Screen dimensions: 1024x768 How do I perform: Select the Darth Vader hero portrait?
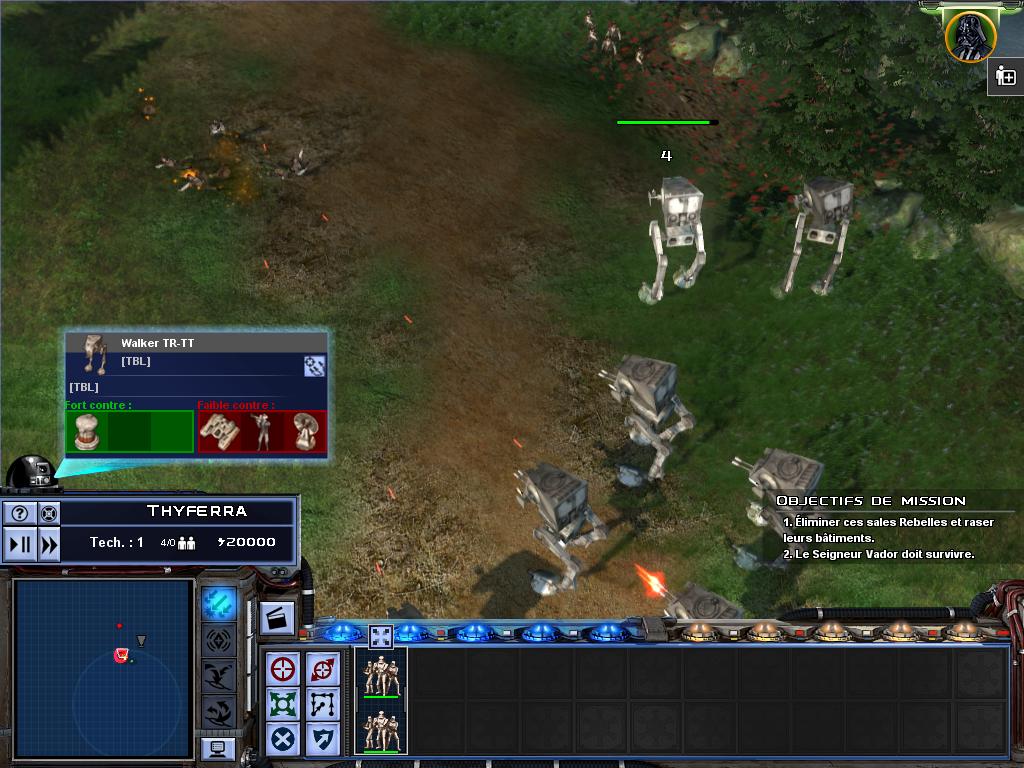pyautogui.click(x=969, y=36)
